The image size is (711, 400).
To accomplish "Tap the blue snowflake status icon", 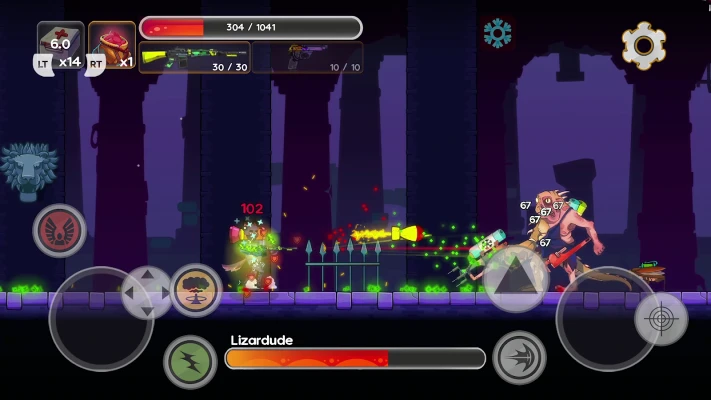I will click(497, 33).
